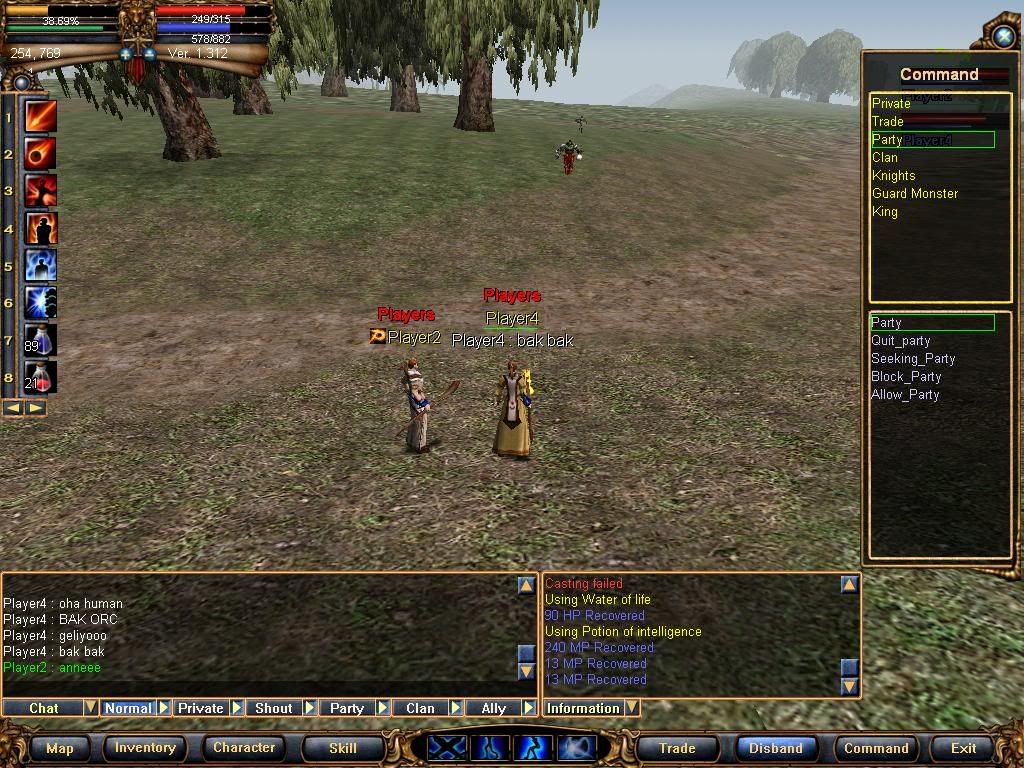Screen dimensions: 1024x768
Task: Choose Knights in the Command list
Action: pyautogui.click(x=893, y=176)
